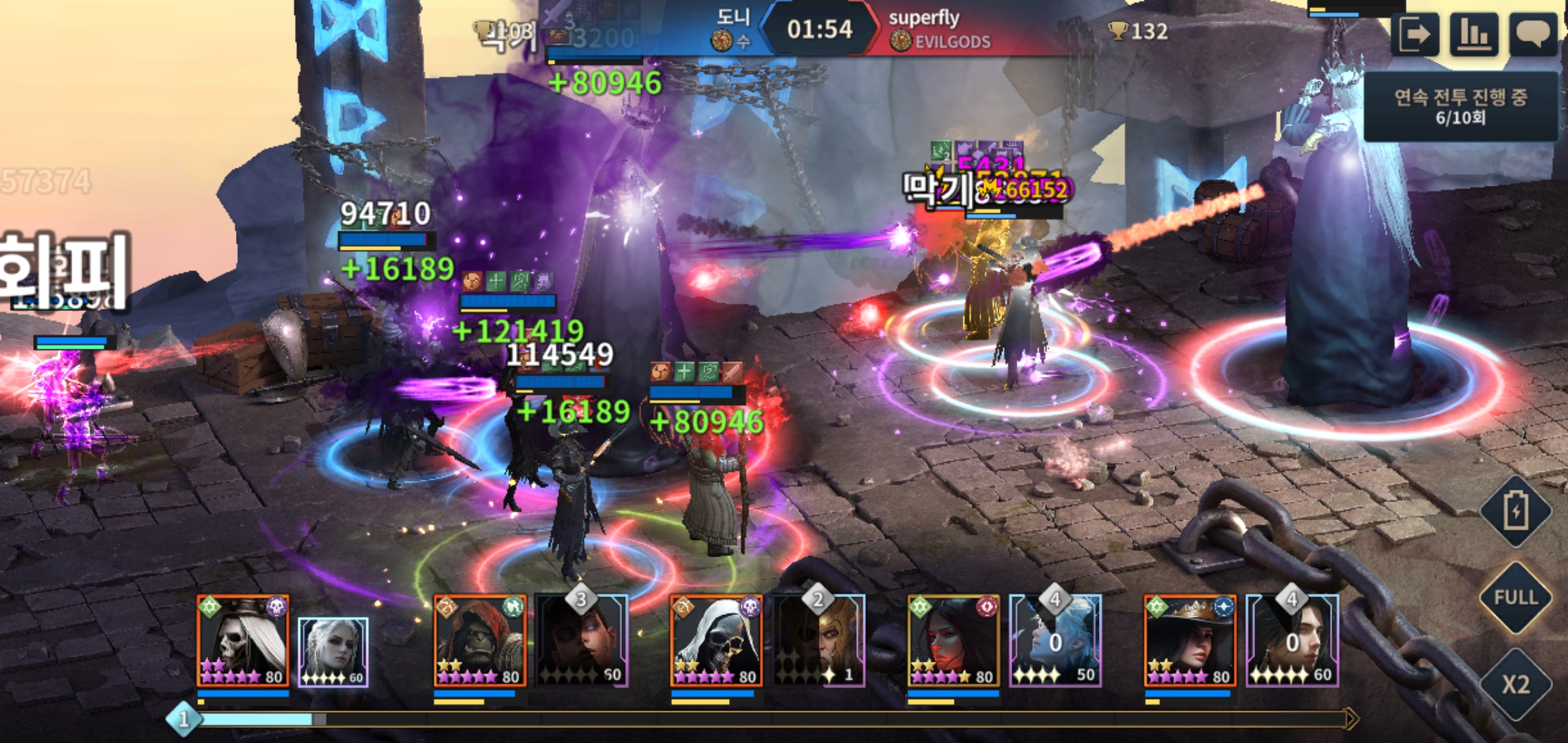Select the skull-faced white-haired hero portrait
This screenshot has width=1568, height=743.
pos(243,641)
